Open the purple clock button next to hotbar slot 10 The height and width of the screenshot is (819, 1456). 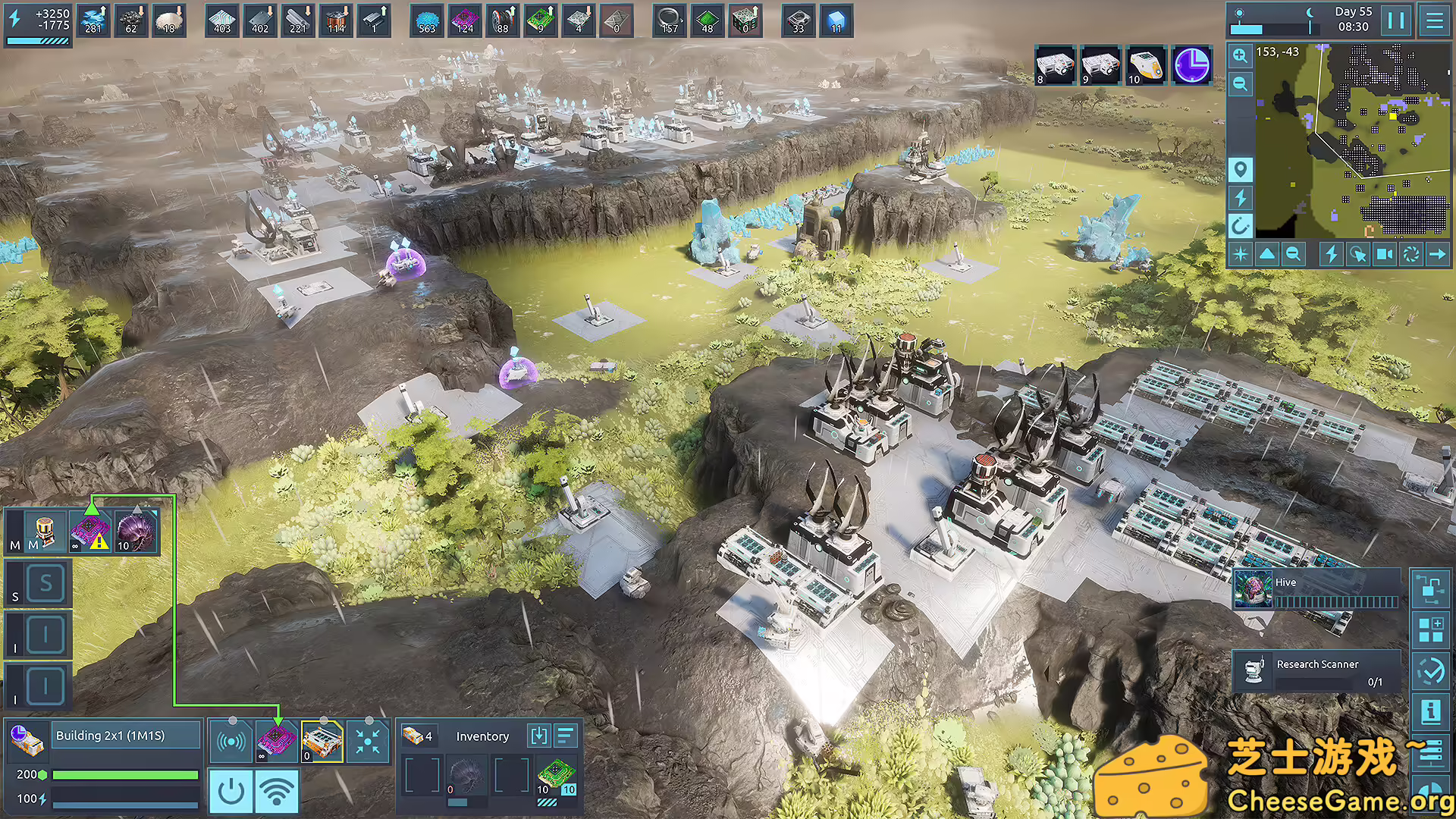point(1191,66)
